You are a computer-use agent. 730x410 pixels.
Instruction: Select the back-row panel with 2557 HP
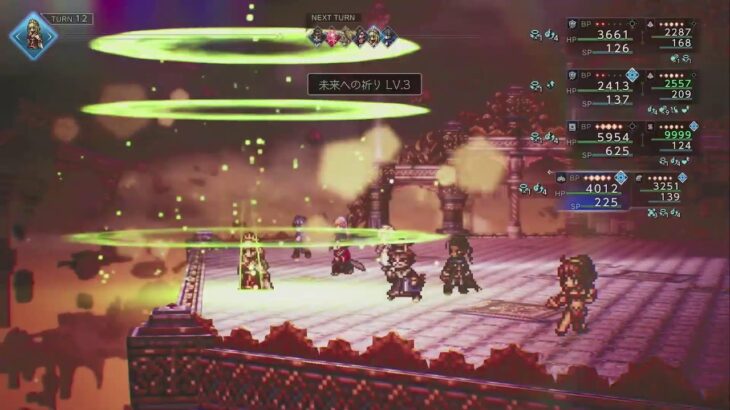665,88
